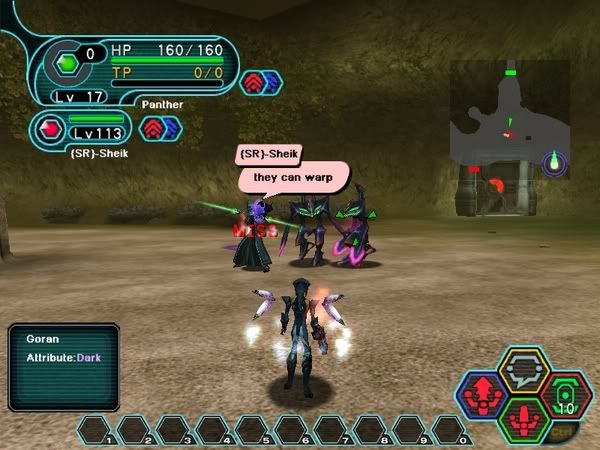
Task: Select quick slot number 5 hexagon
Action: coord(255,431)
